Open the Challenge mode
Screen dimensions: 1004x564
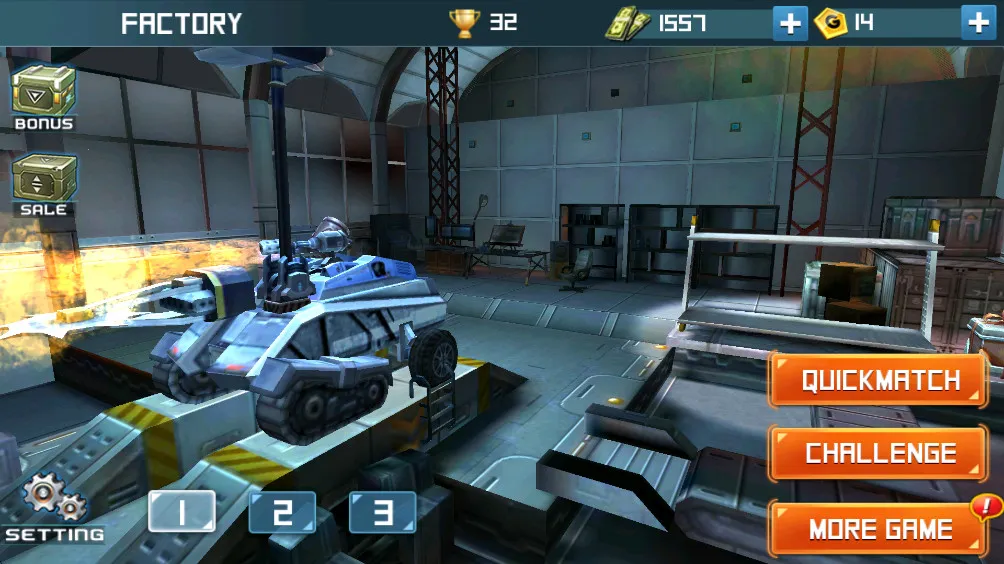pyautogui.click(x=880, y=453)
